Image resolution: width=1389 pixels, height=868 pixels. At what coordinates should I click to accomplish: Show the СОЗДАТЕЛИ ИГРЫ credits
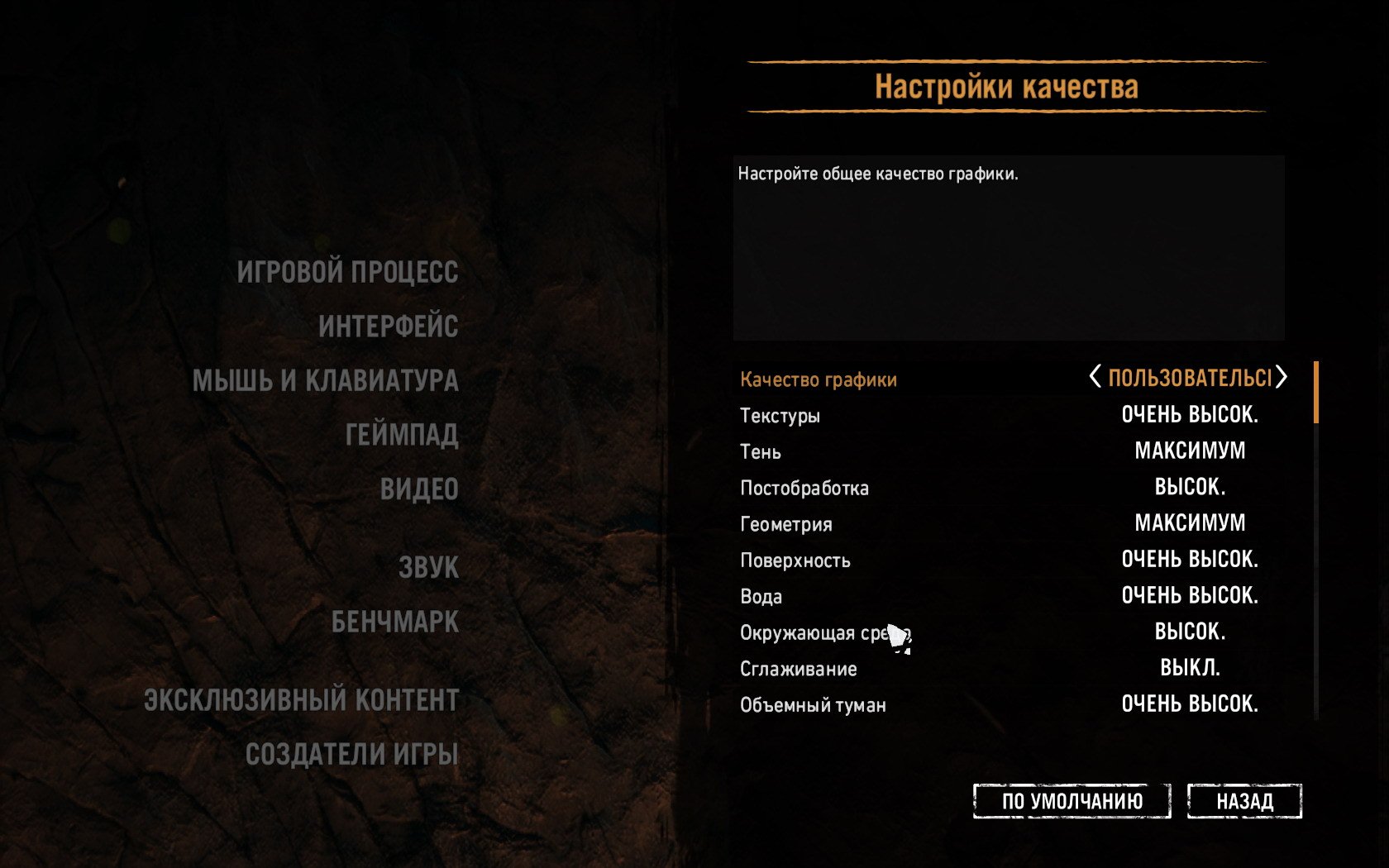[x=351, y=755]
